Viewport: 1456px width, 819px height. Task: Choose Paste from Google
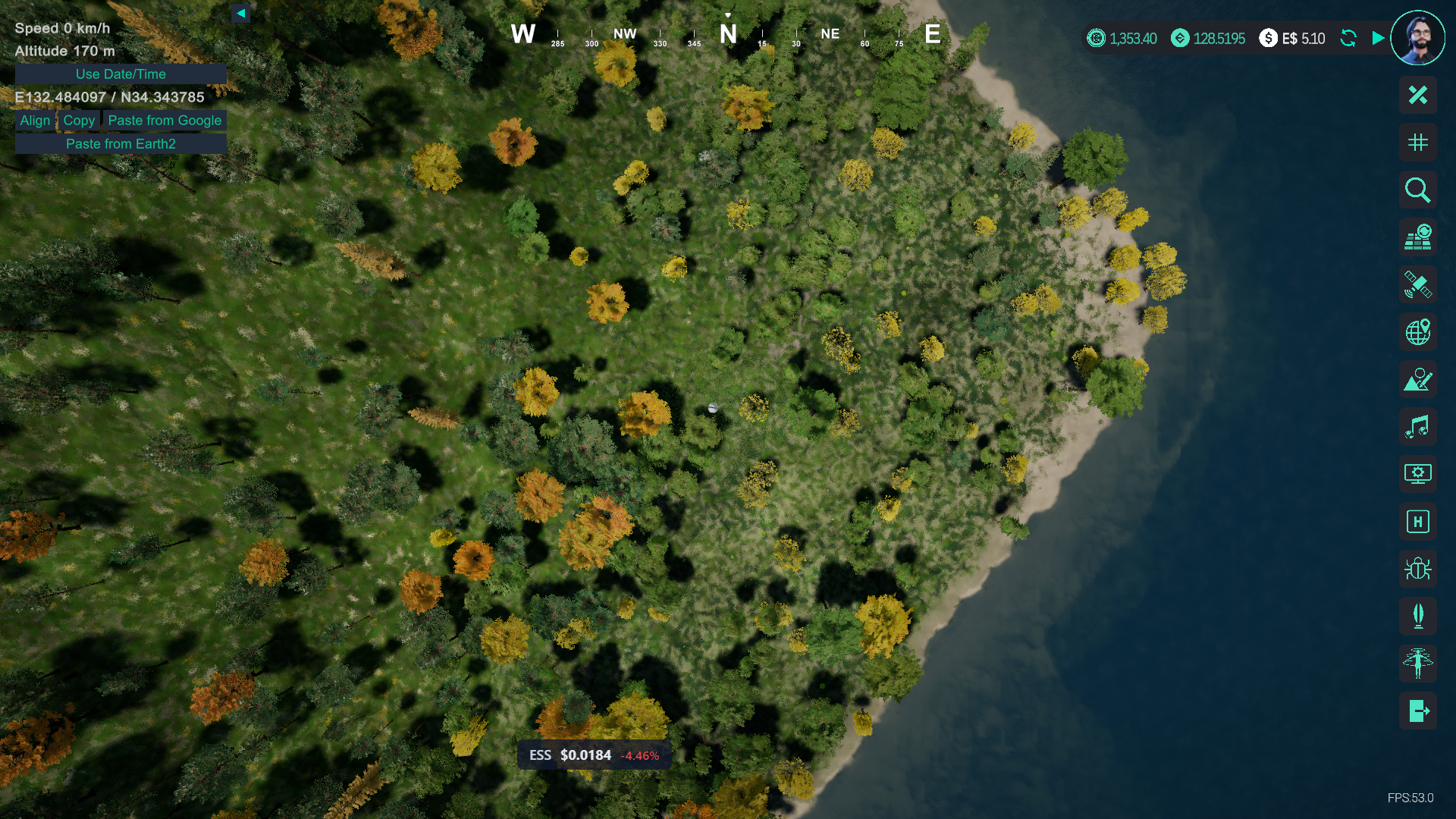[x=165, y=121]
